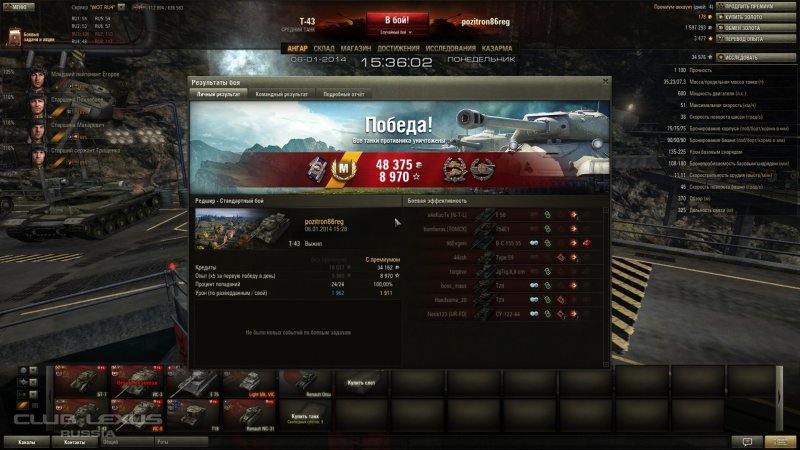
Task: Open the MENU button
Action: point(22,6)
